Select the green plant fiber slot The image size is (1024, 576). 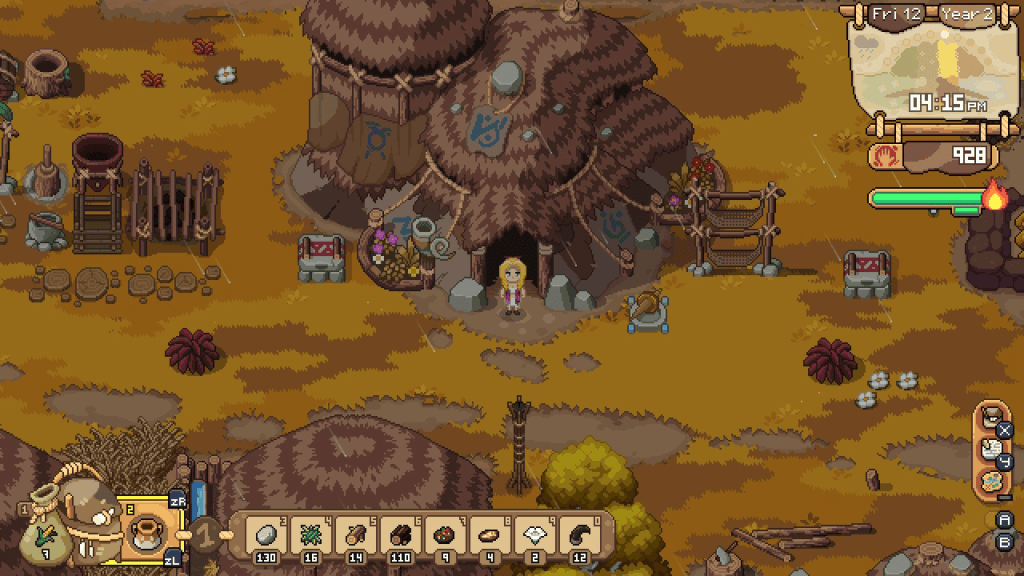tap(310, 534)
